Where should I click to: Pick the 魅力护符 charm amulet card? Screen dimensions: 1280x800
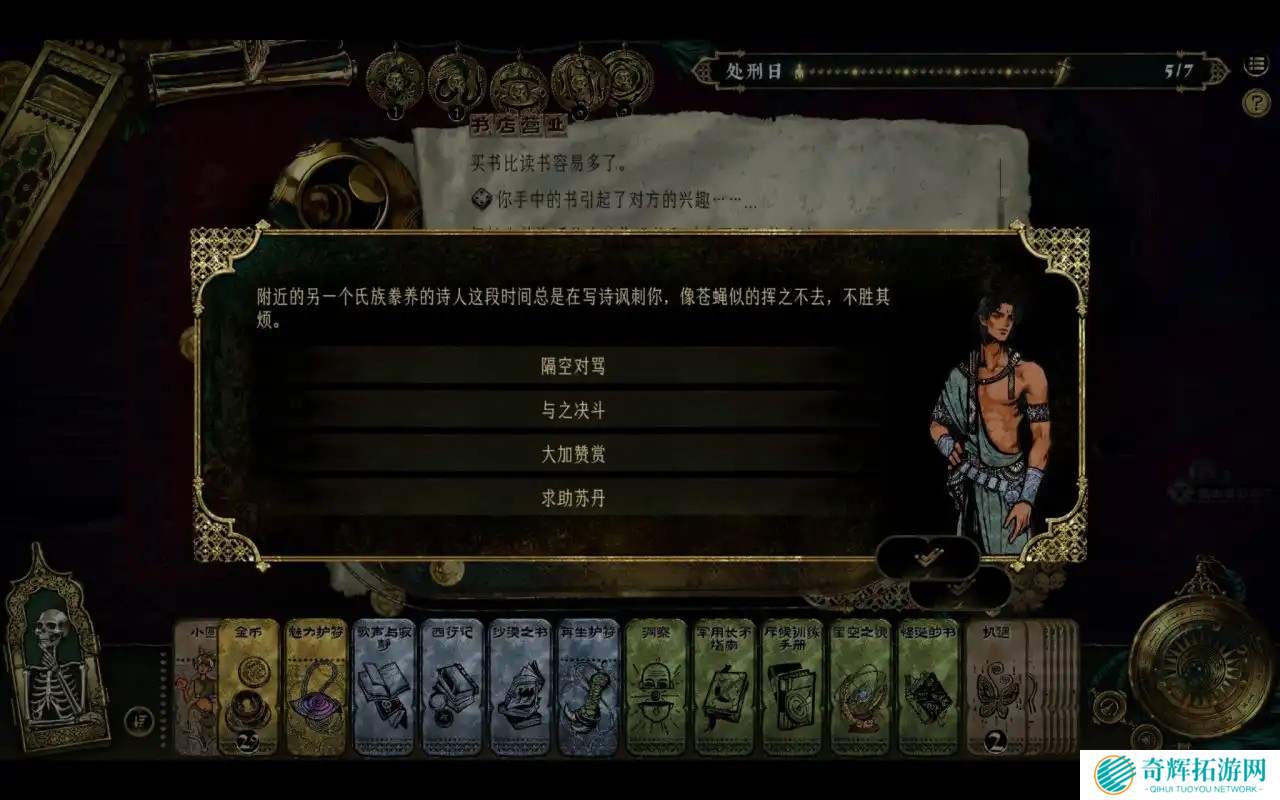tap(316, 687)
